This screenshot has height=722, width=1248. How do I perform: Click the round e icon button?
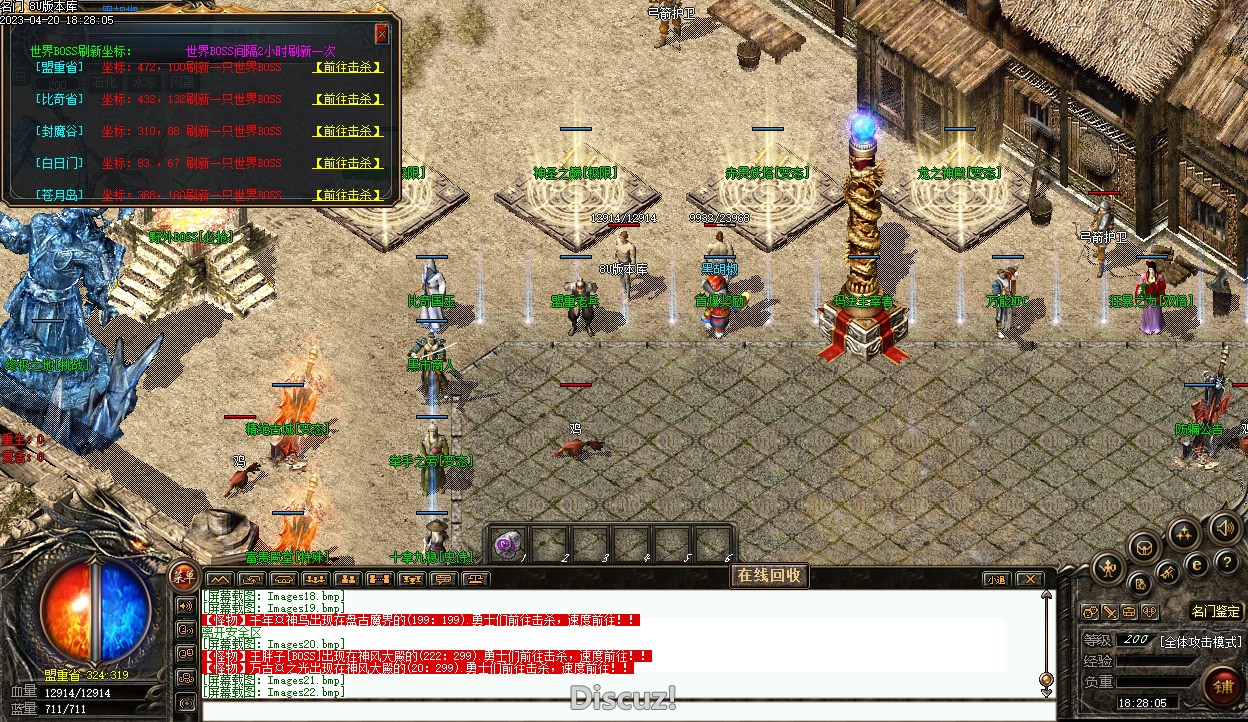(1196, 565)
